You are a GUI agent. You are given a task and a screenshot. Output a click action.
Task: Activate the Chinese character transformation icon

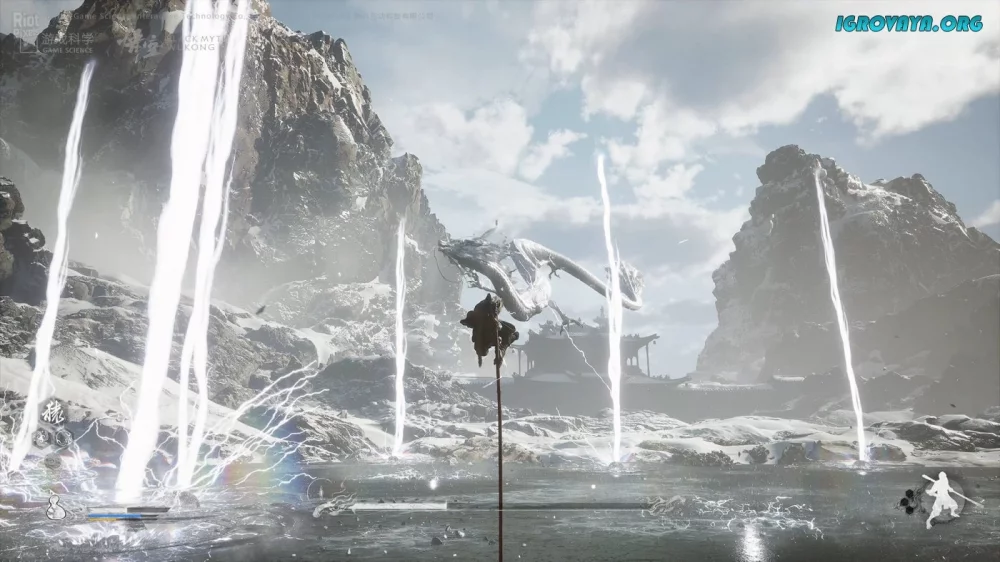[x=50, y=411]
